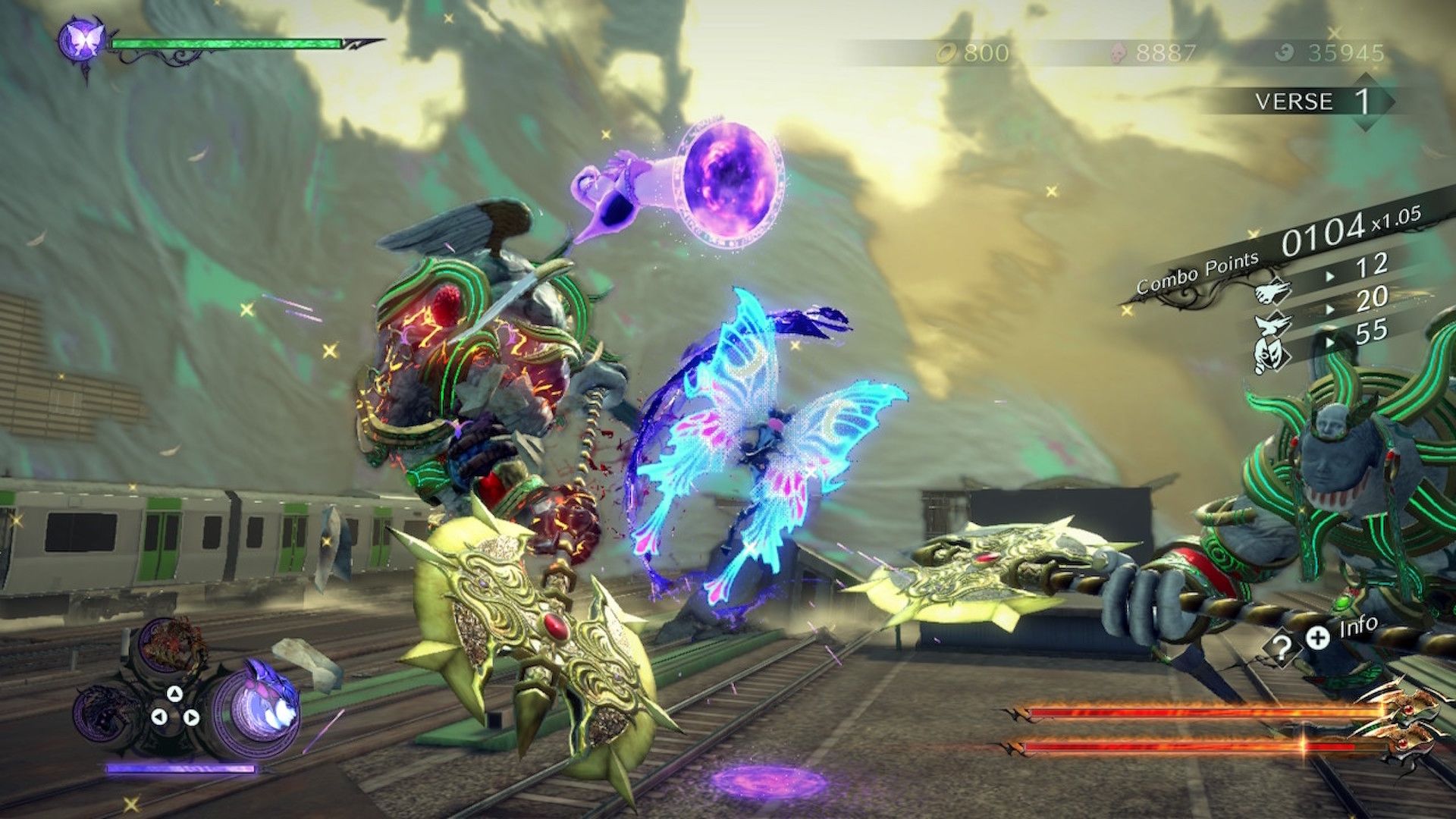Toggle the dark spider demon slot
Viewport: 1456px width, 819px height.
103,711
